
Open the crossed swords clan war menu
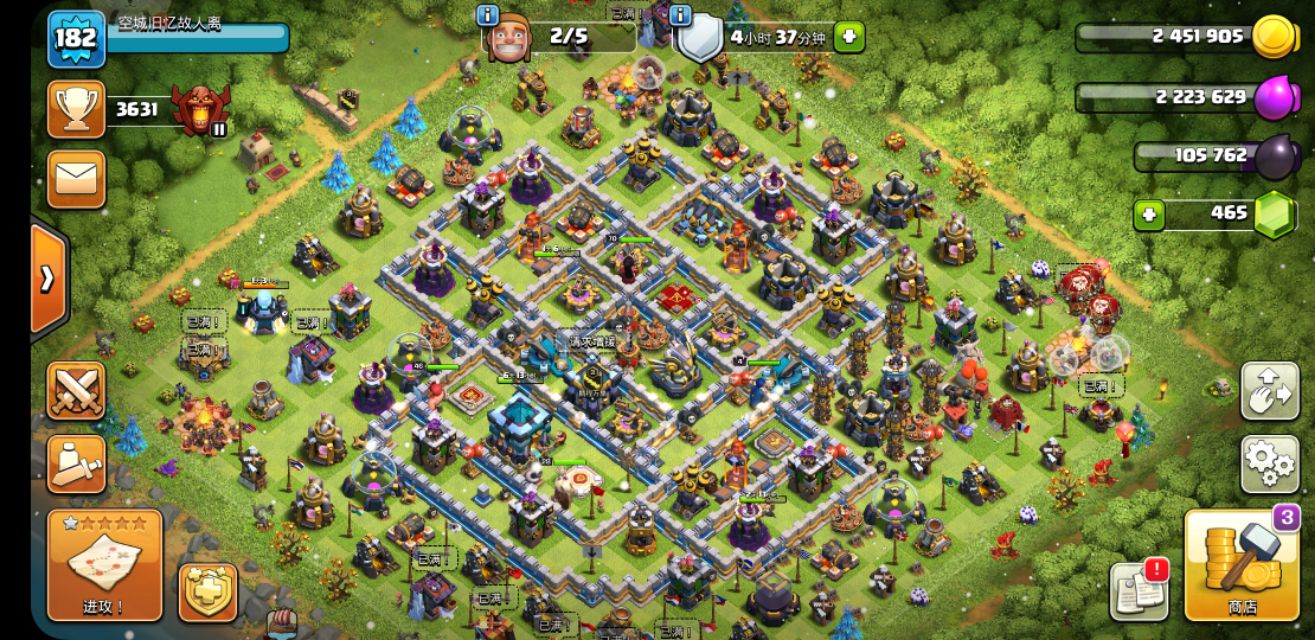click(x=76, y=390)
